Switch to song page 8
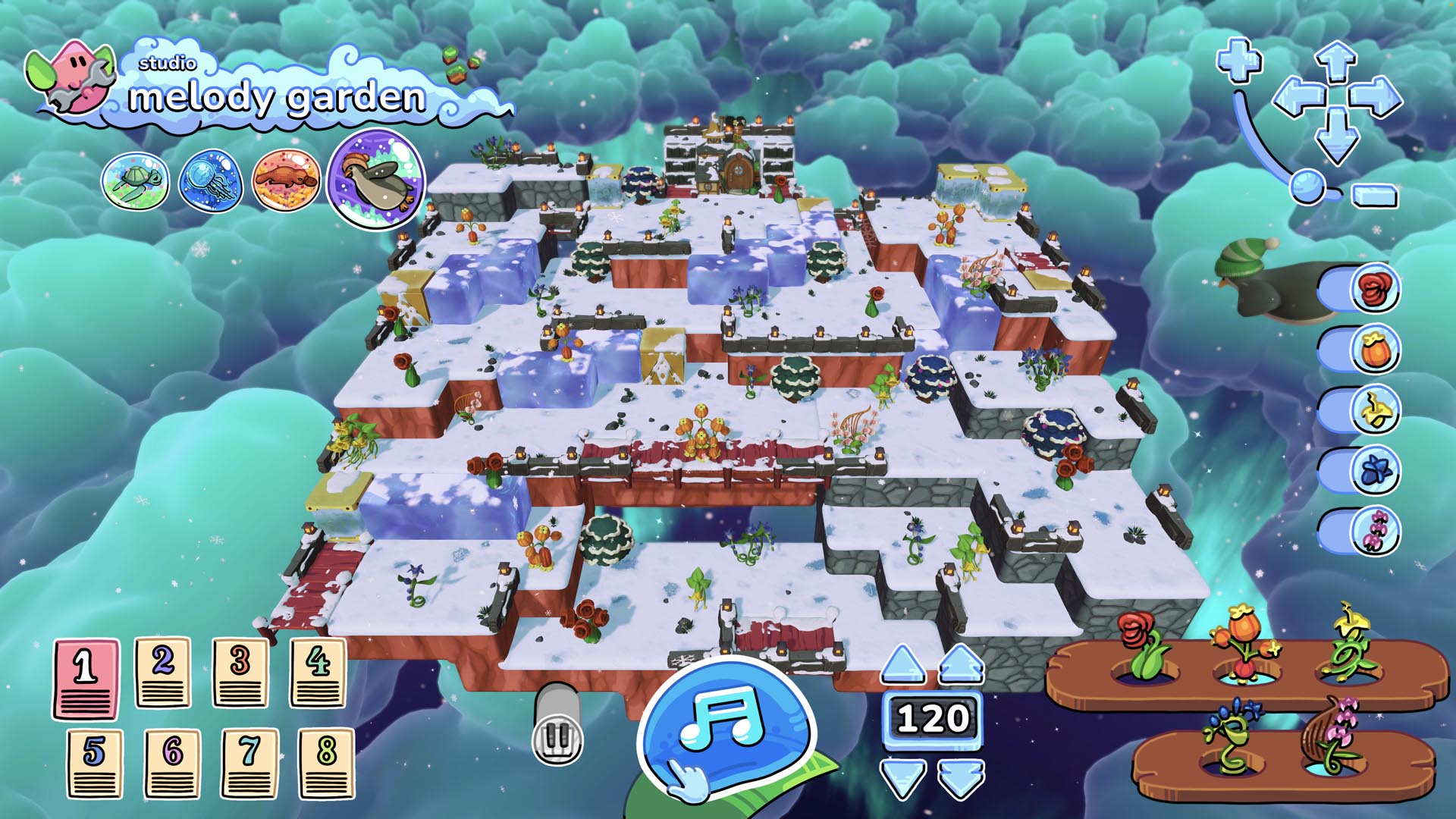1456x819 pixels. (326, 764)
